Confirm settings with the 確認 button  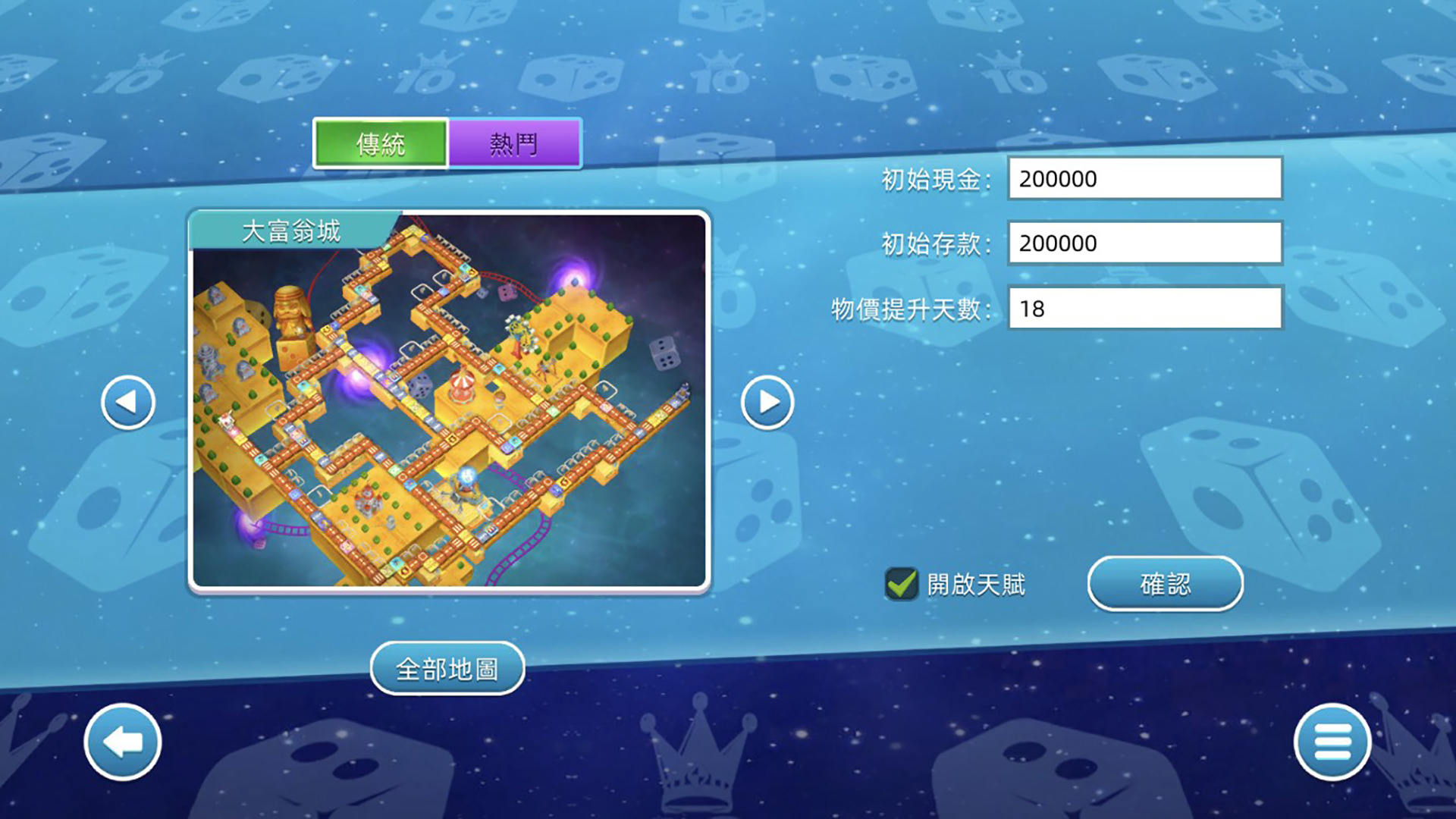click(x=1166, y=583)
